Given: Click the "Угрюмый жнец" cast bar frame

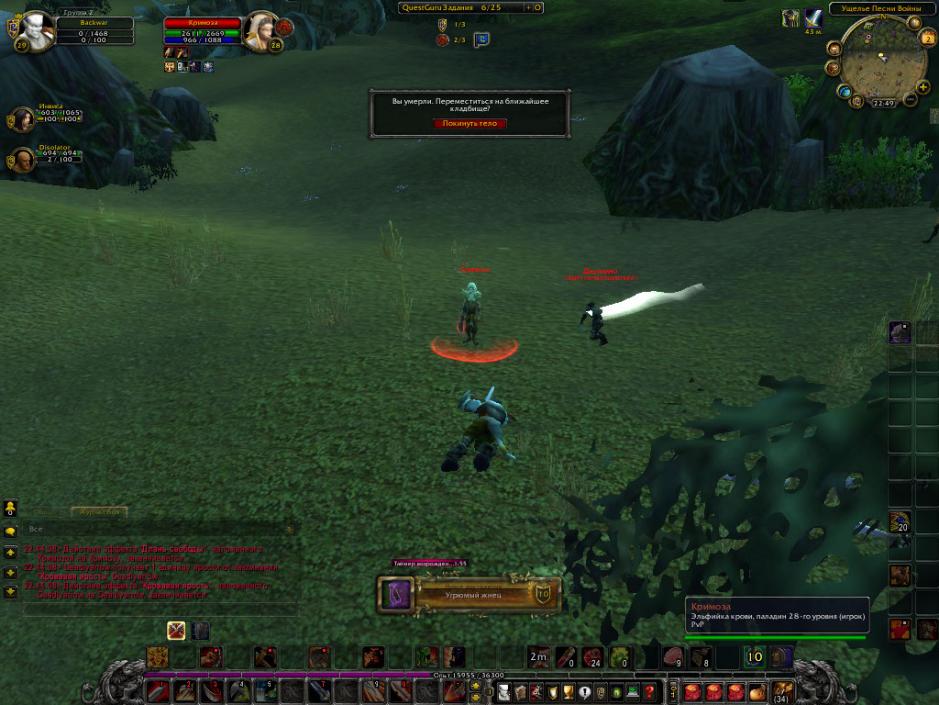Looking at the screenshot, I should coord(468,595).
